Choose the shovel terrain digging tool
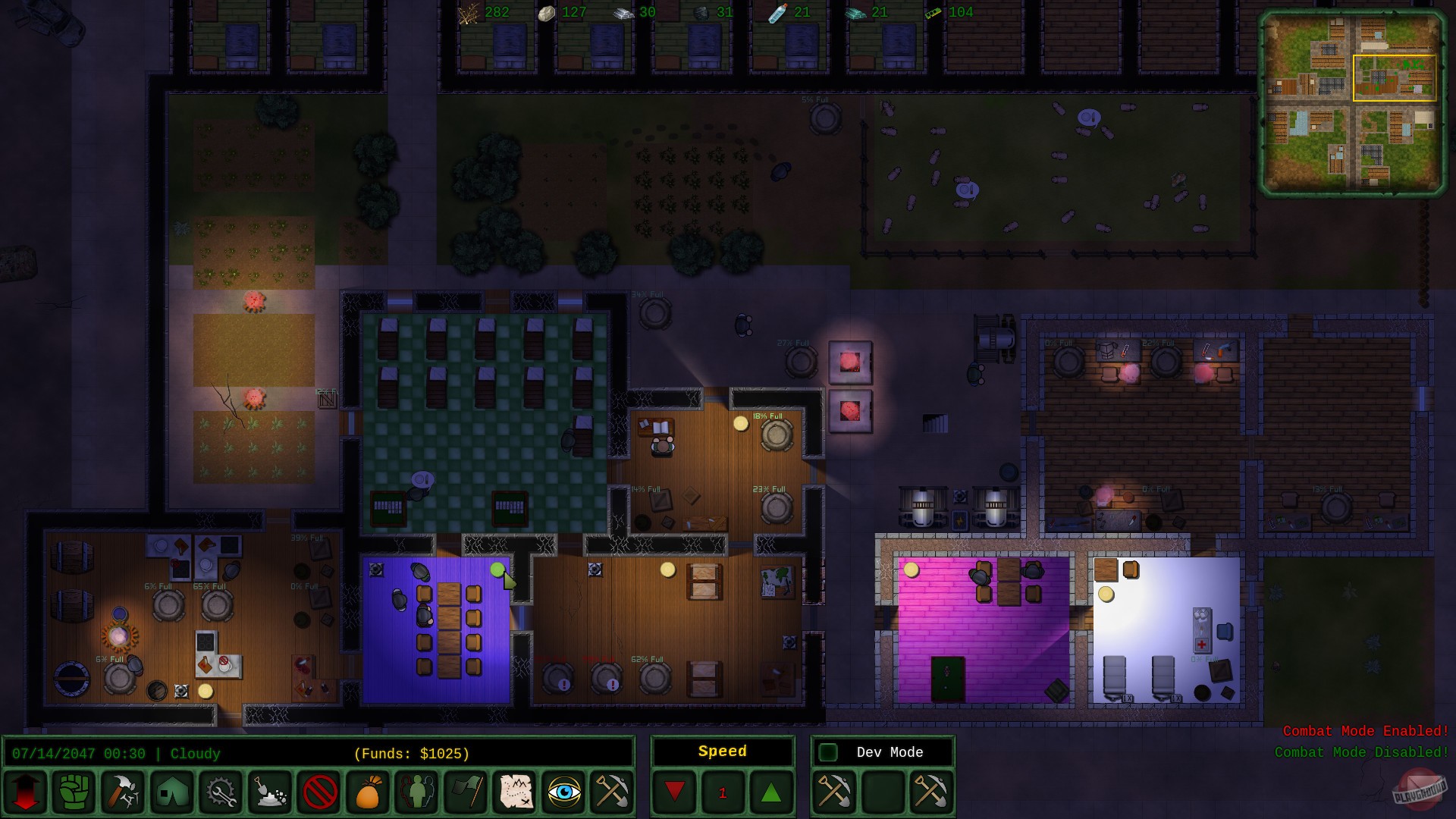 269,792
